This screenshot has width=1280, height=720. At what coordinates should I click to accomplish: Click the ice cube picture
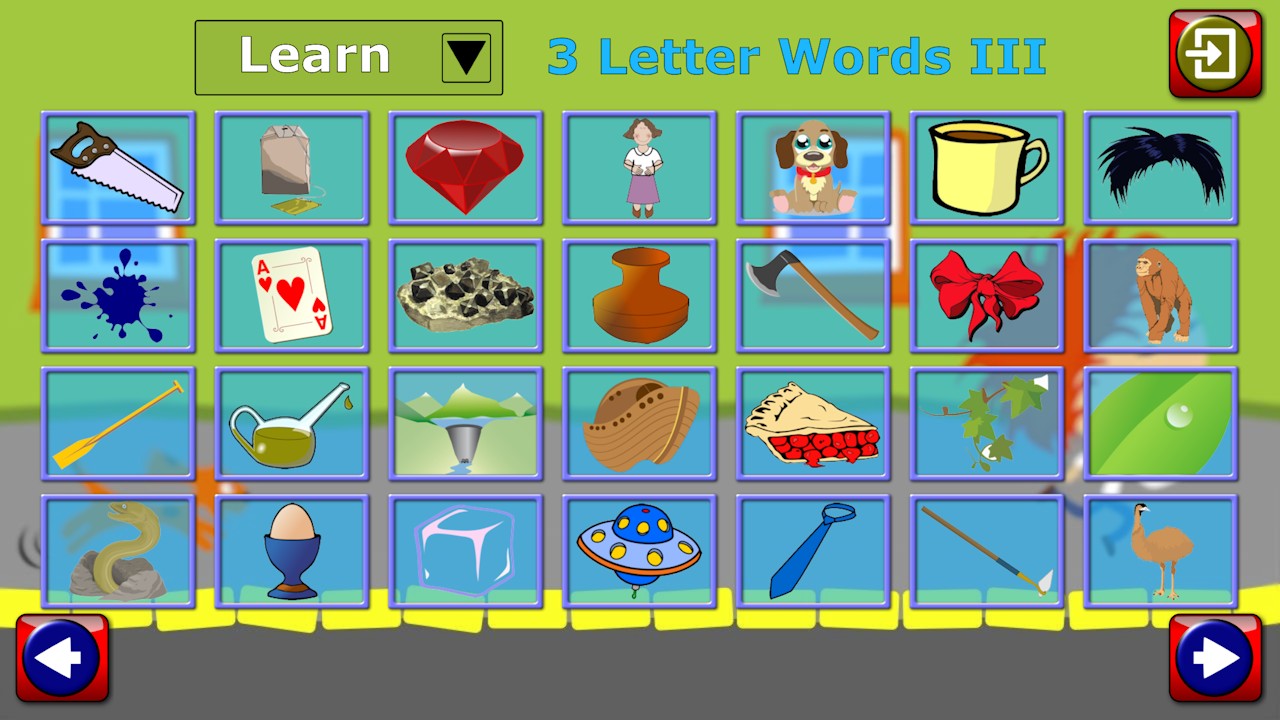pyautogui.click(x=465, y=550)
